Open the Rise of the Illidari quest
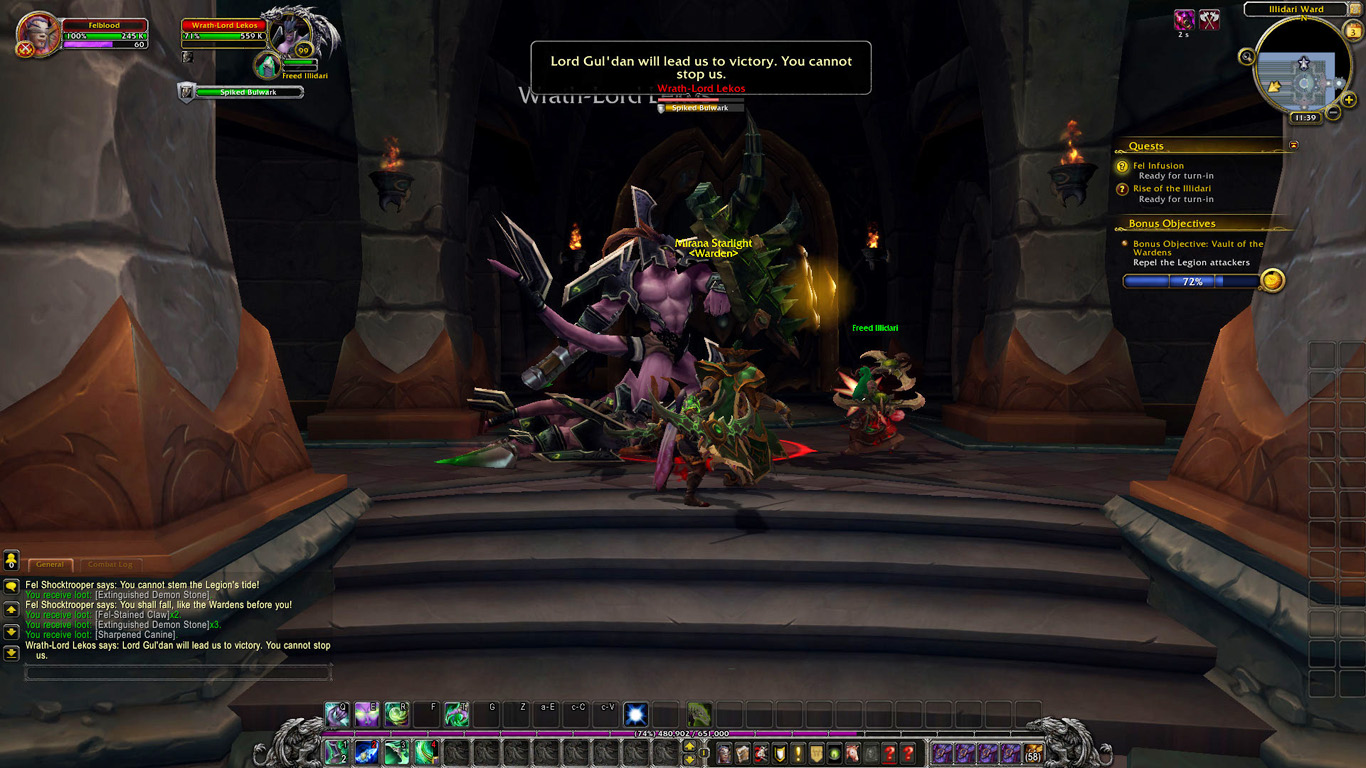Viewport: 1366px width, 768px height. coord(1171,188)
